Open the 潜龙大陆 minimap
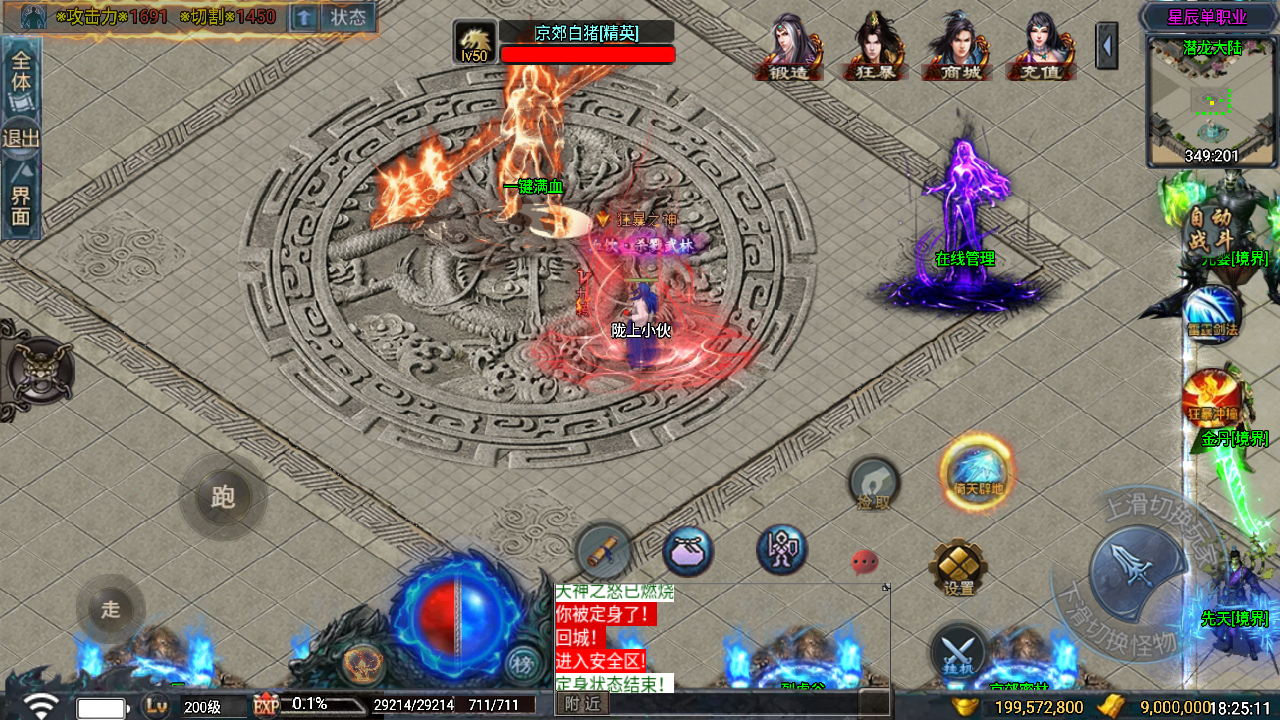 pos(1212,100)
